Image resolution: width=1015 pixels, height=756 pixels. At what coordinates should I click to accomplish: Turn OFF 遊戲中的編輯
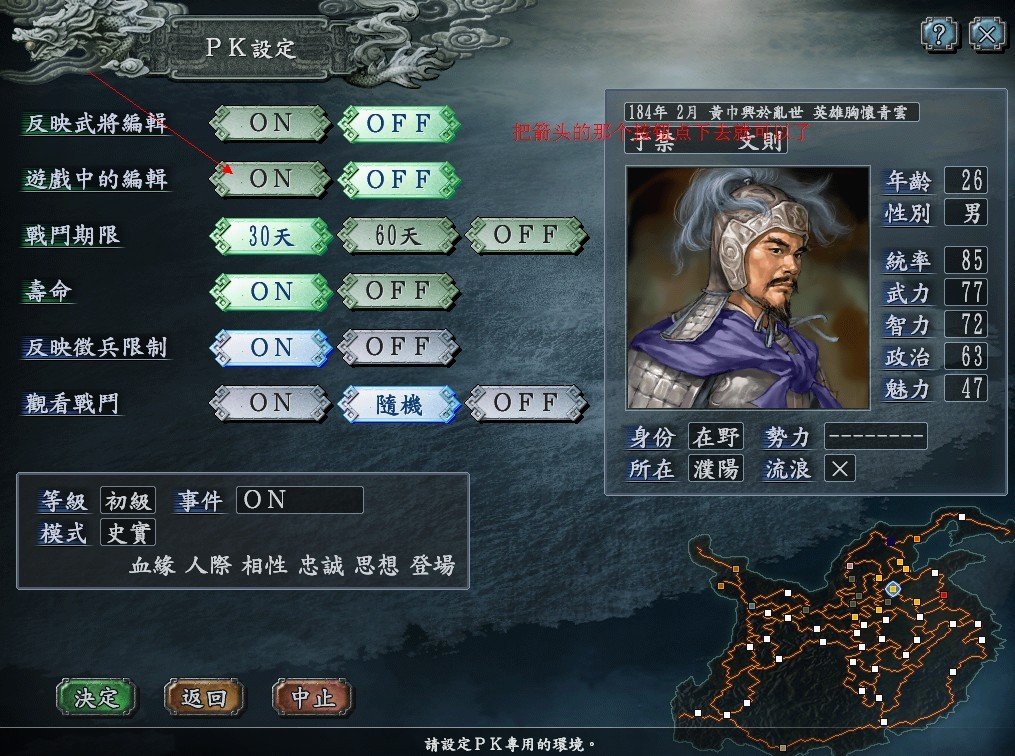click(x=398, y=180)
